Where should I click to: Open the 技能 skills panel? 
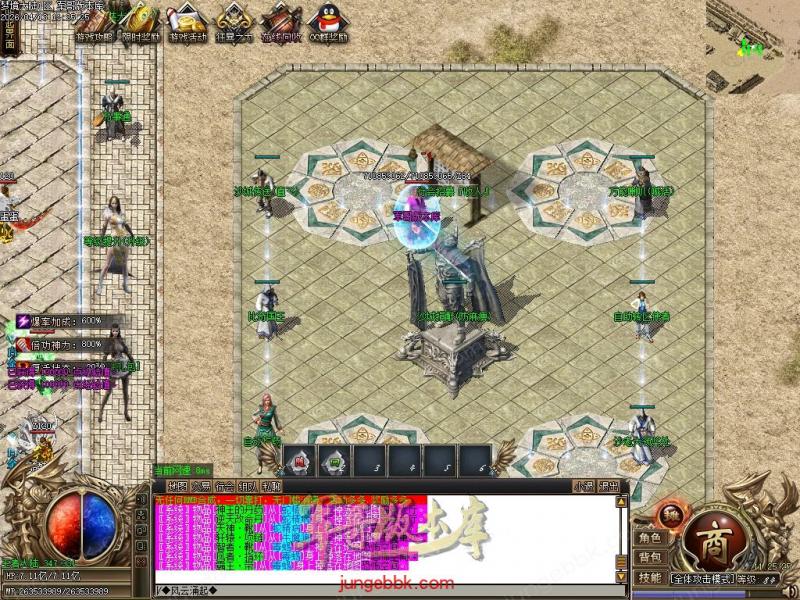point(649,578)
